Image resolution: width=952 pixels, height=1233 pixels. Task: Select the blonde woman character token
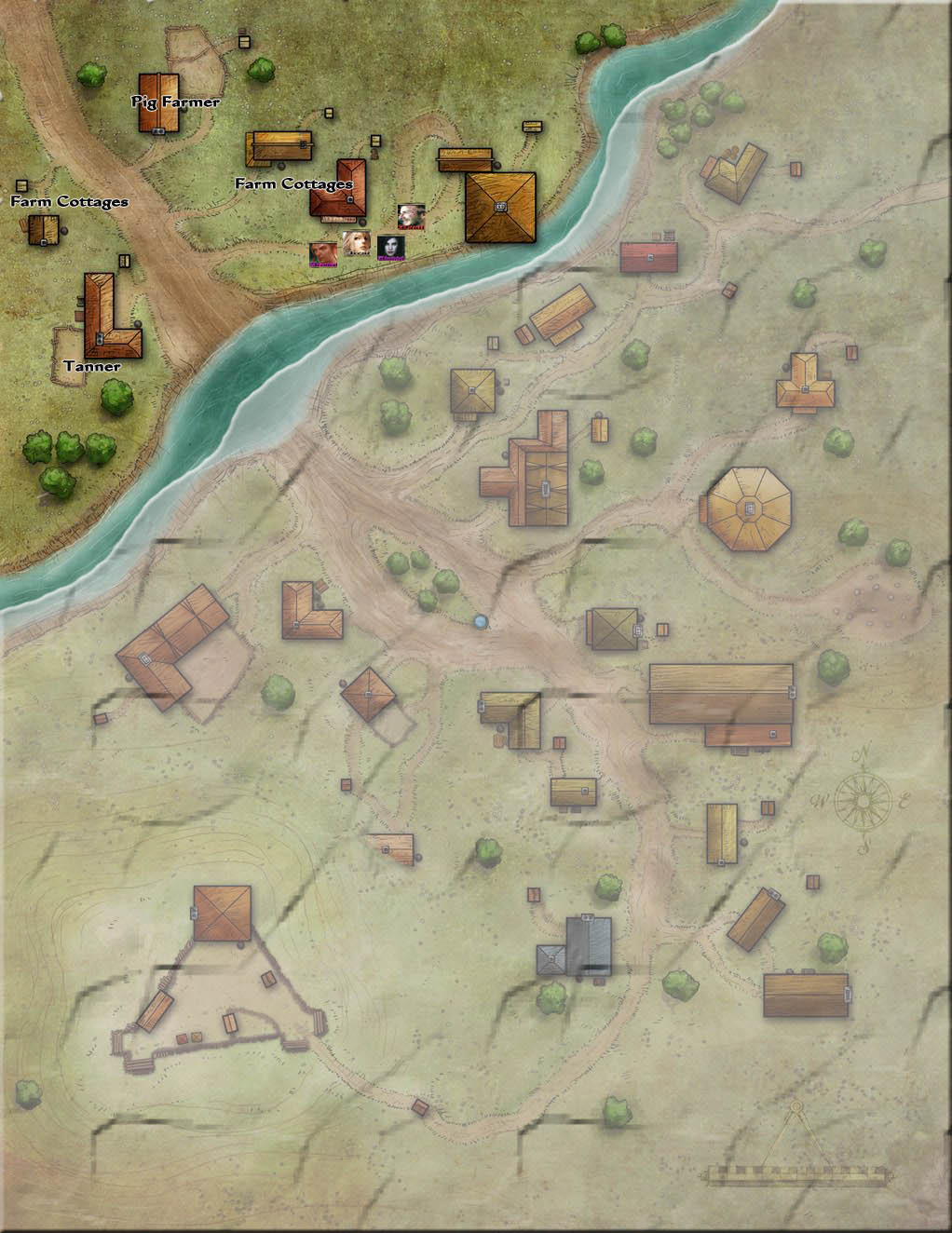click(356, 243)
